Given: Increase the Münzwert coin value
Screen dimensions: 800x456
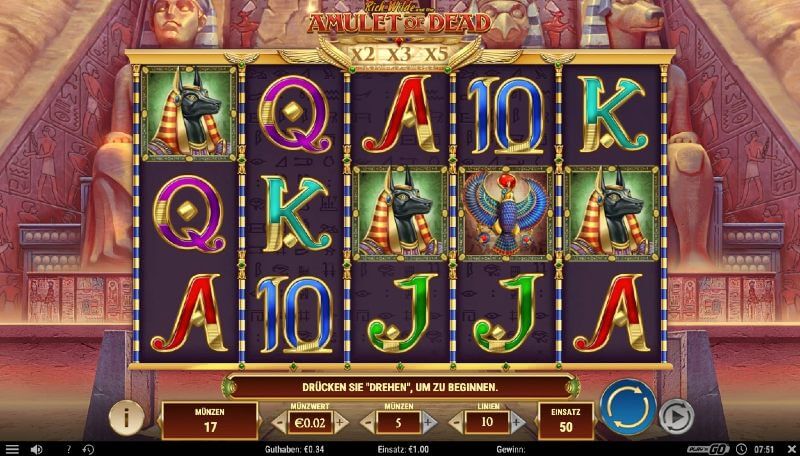Looking at the screenshot, I should [339, 422].
